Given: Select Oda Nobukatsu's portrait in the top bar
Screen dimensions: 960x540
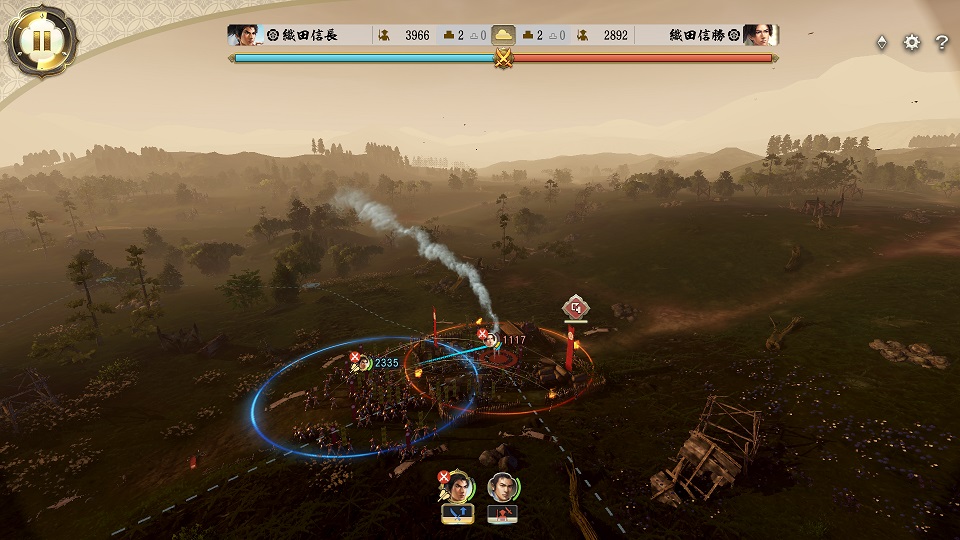Looking at the screenshot, I should [x=761, y=35].
